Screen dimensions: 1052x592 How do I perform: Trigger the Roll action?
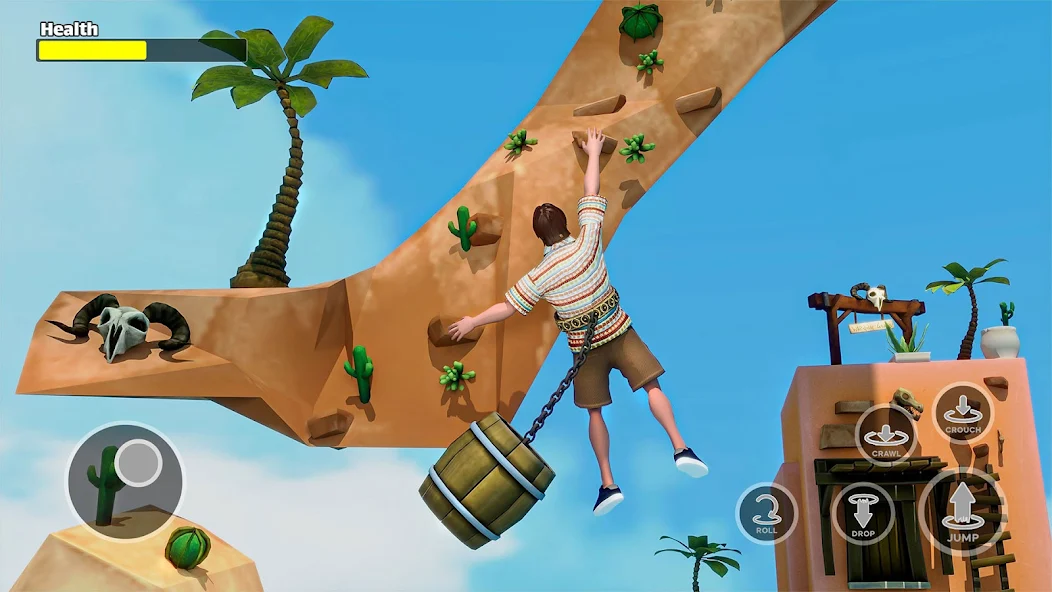767,513
